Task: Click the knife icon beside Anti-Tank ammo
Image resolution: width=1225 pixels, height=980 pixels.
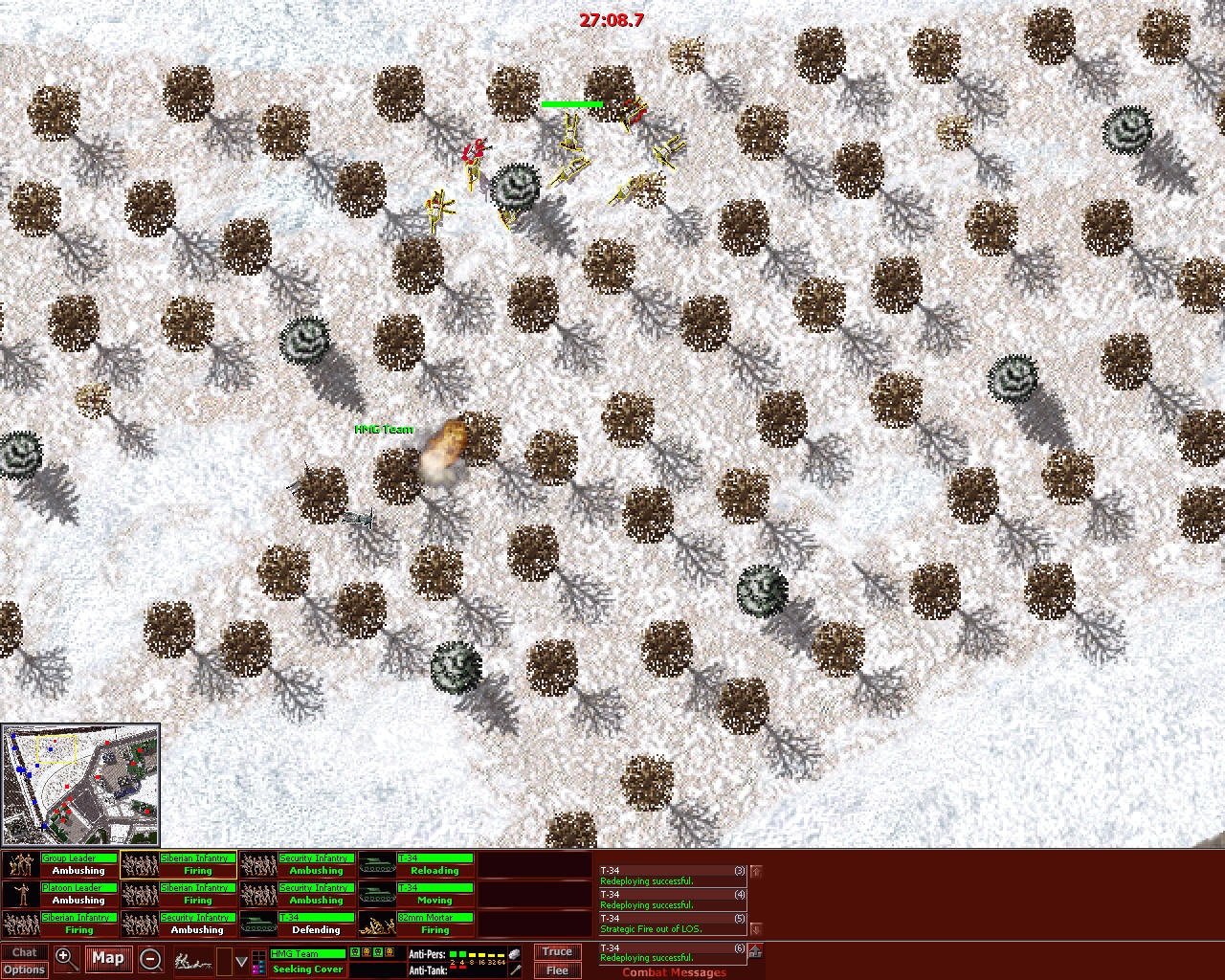Action: click(x=517, y=969)
